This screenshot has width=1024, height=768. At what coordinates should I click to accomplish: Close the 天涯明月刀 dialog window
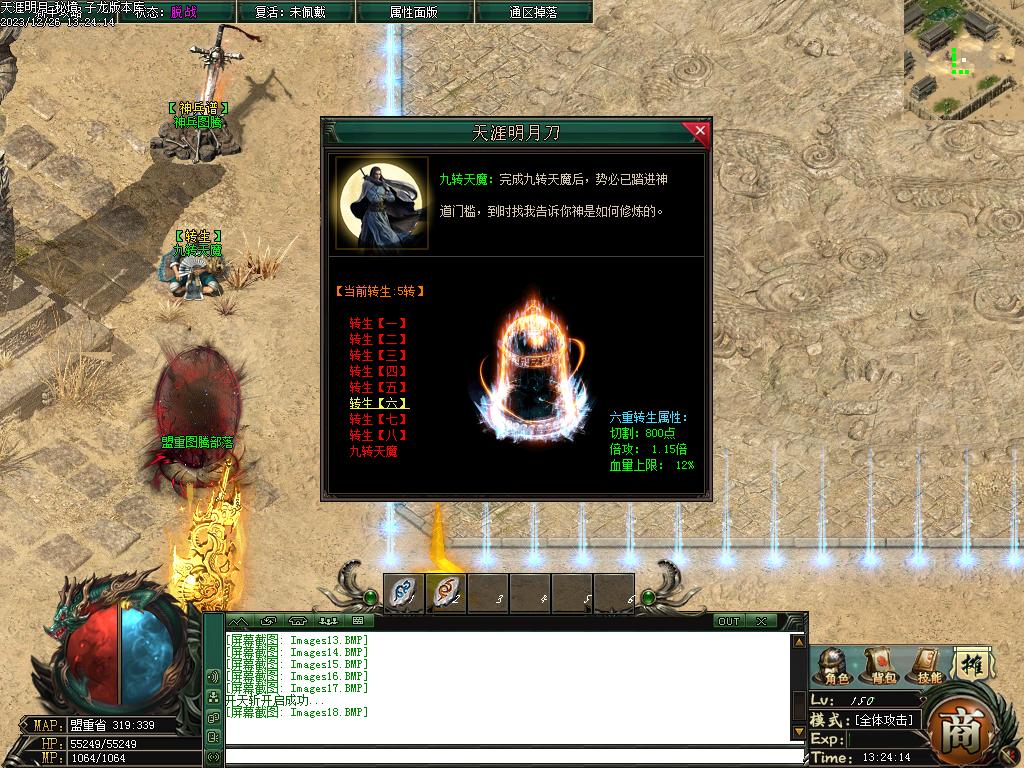[699, 131]
